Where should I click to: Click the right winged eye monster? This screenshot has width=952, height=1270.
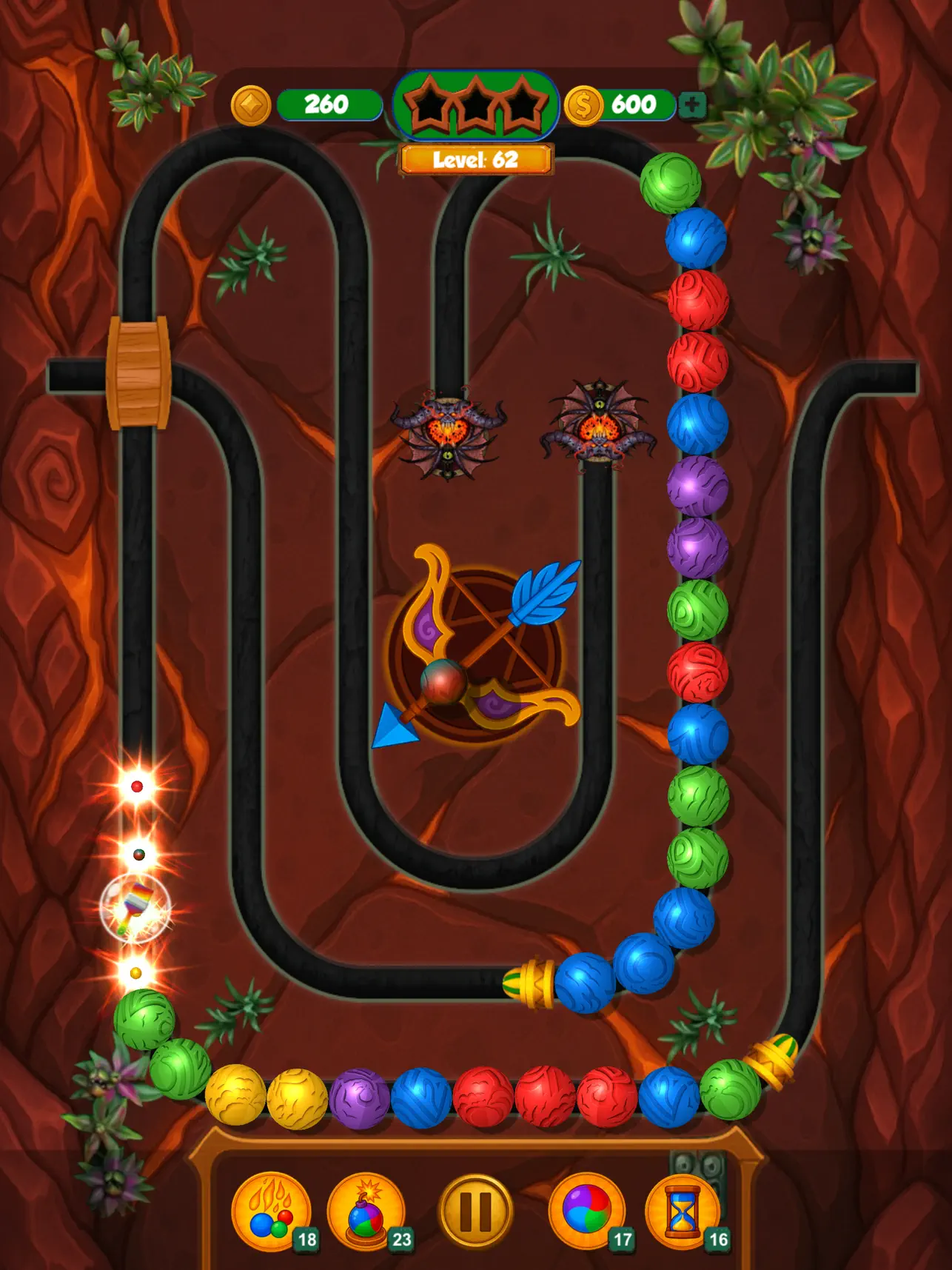(x=601, y=428)
